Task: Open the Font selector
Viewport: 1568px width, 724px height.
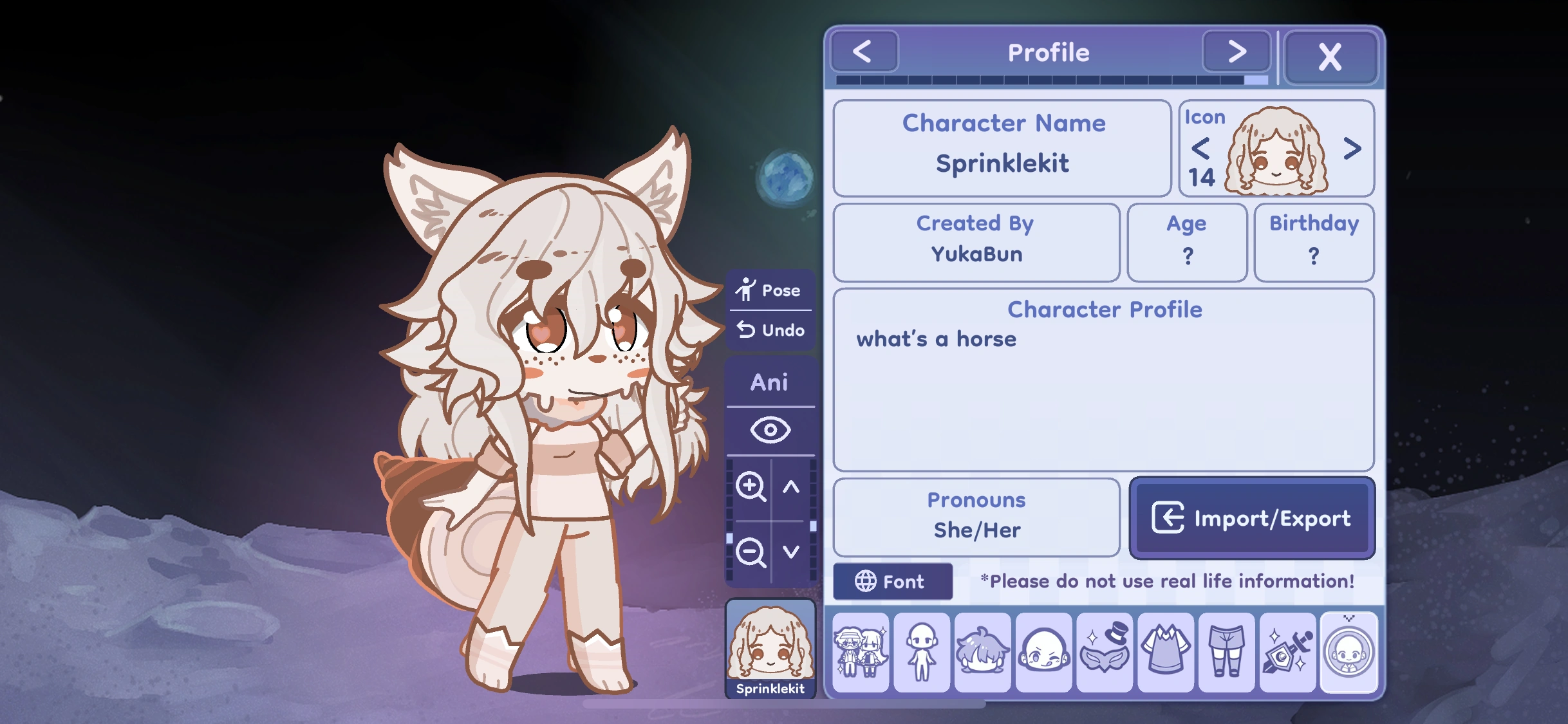Action: [893, 581]
